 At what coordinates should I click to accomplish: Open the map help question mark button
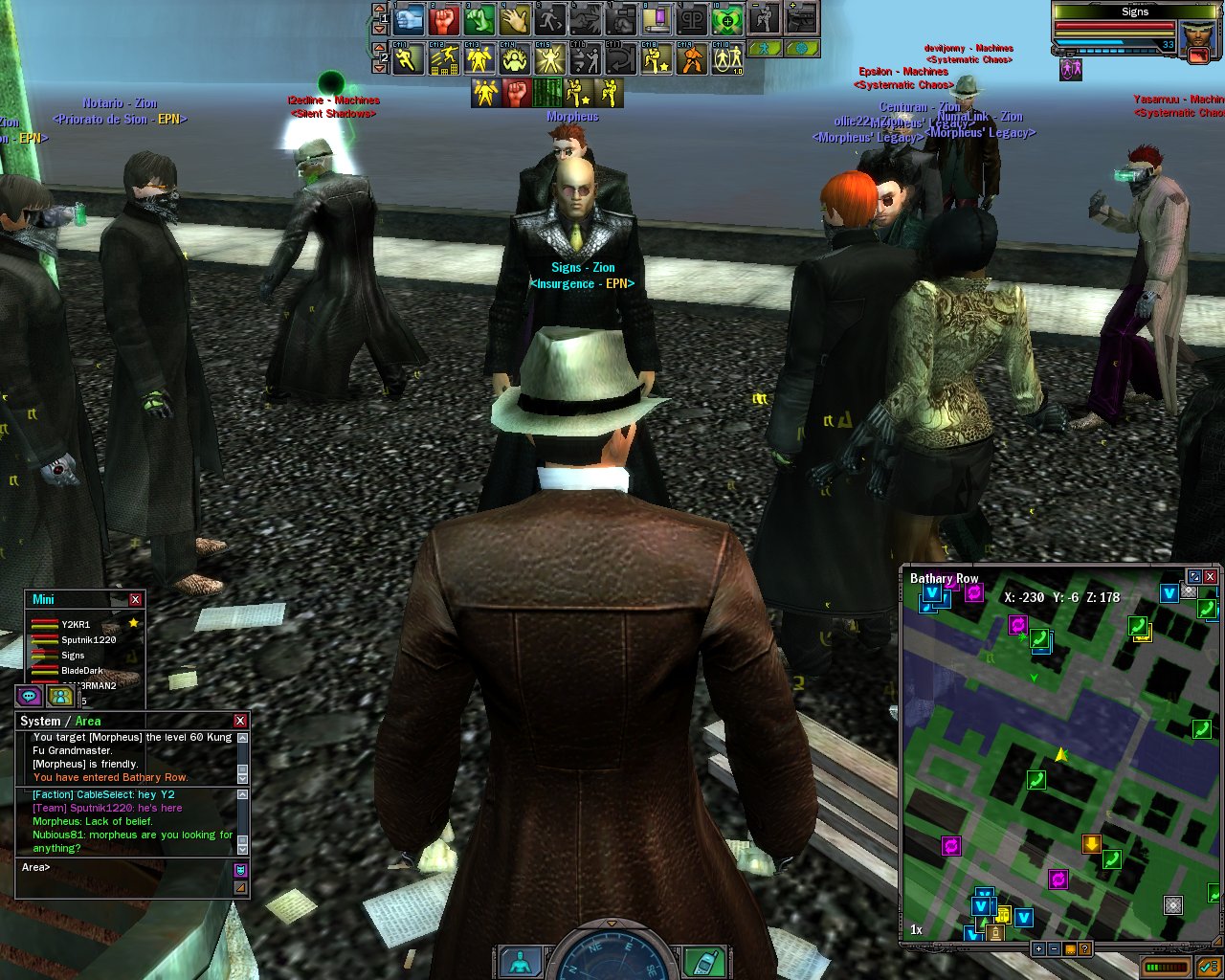point(1085,949)
